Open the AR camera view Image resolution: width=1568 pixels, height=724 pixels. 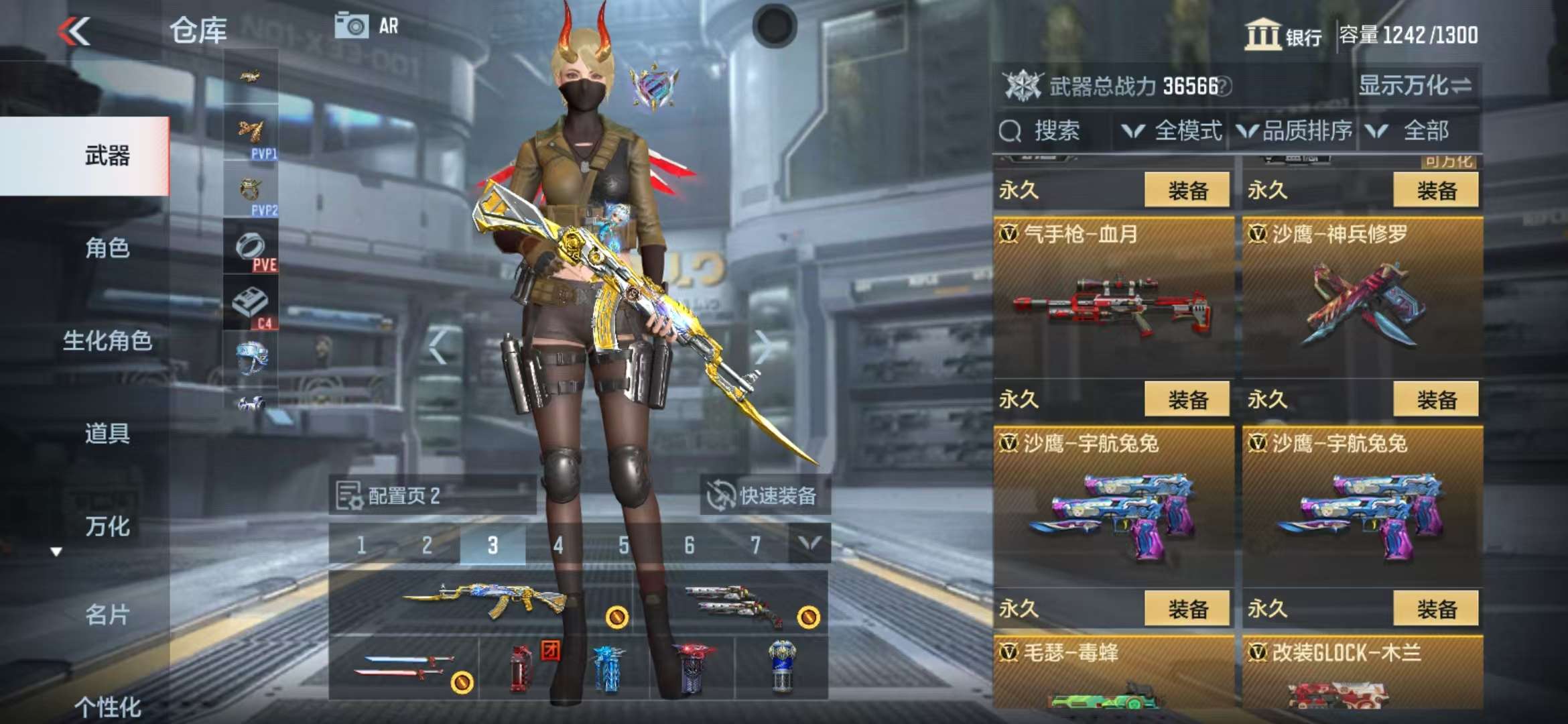(x=367, y=27)
